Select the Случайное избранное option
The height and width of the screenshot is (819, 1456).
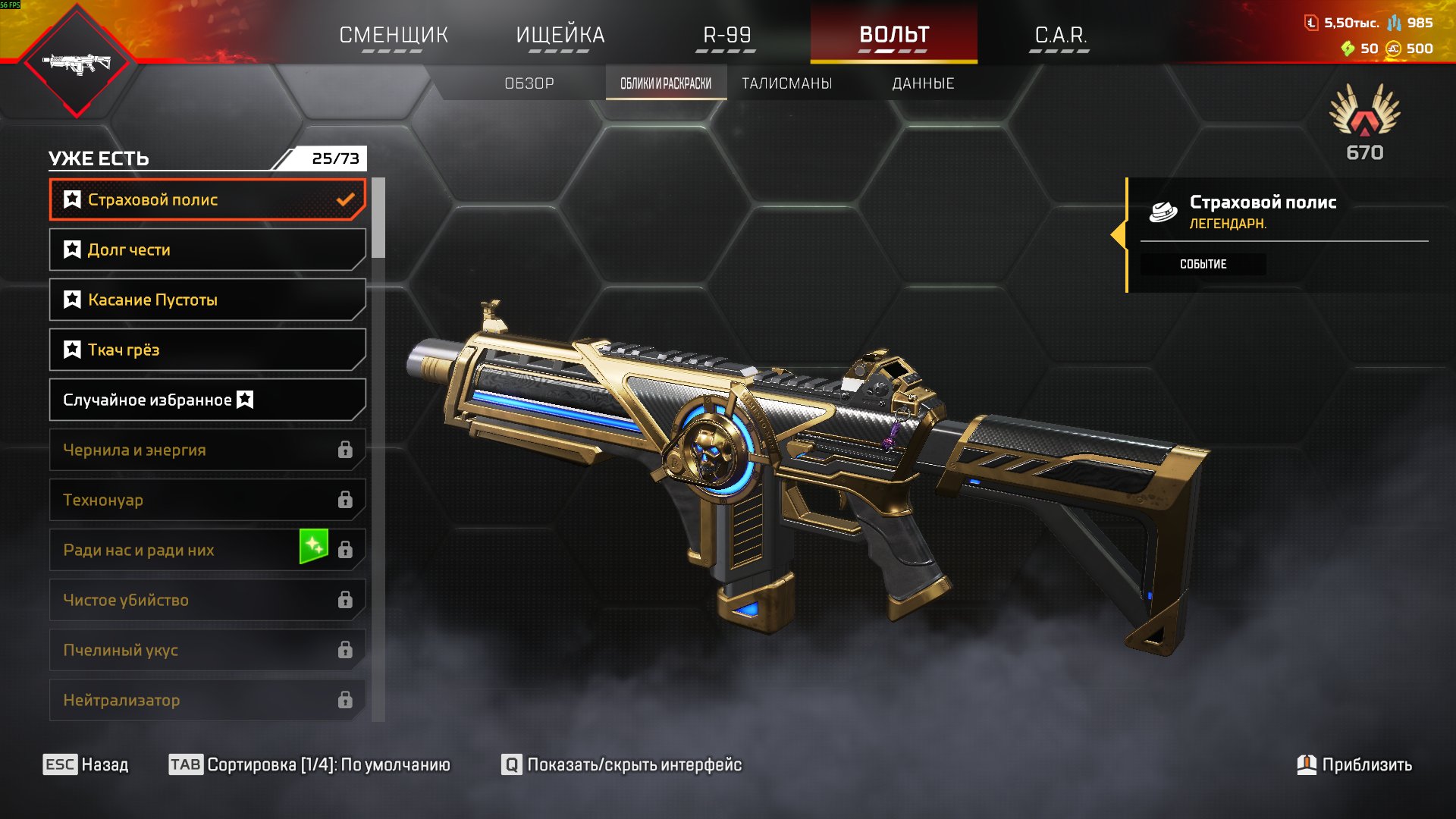pyautogui.click(x=207, y=400)
